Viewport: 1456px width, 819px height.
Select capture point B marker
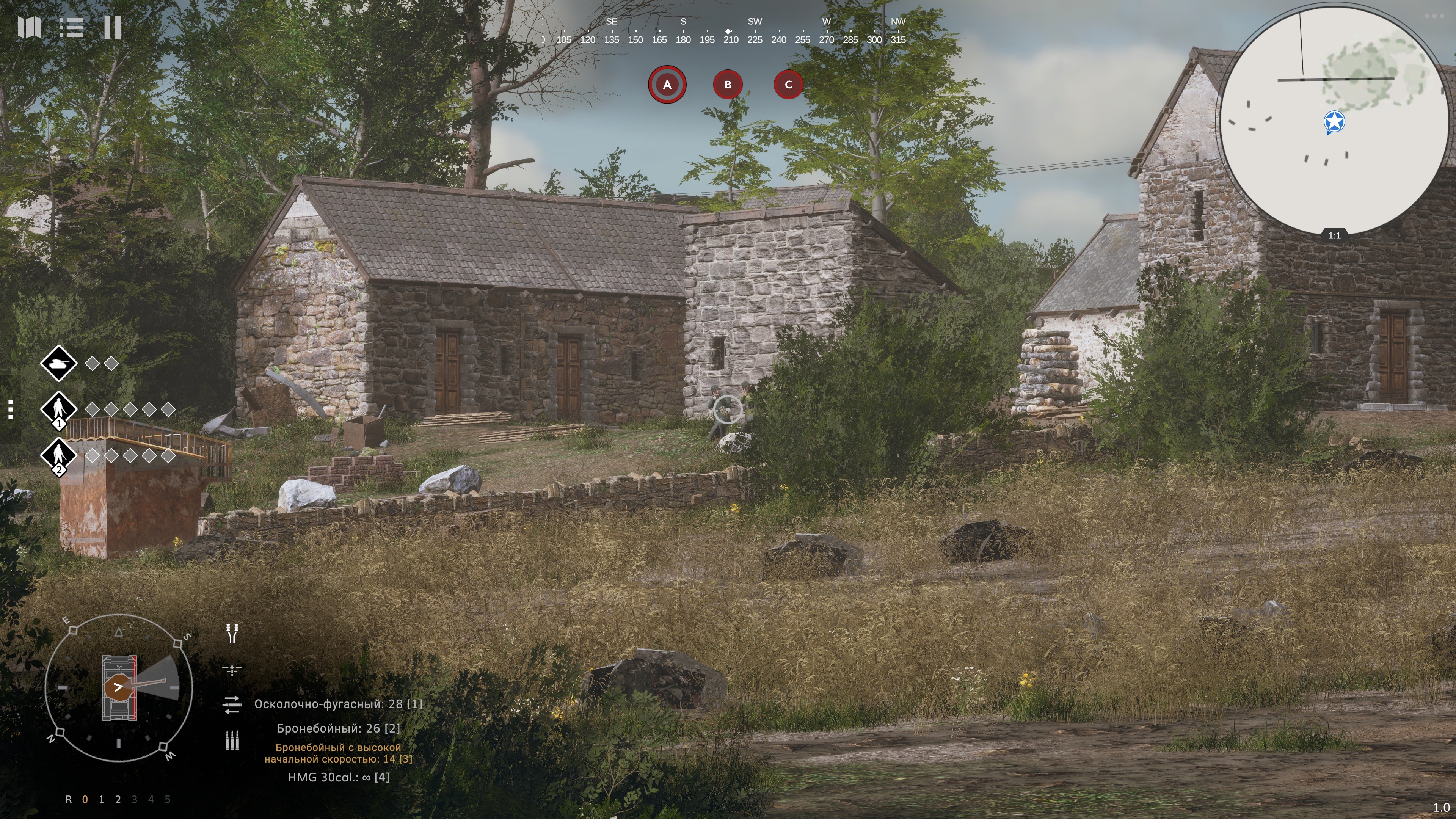(x=728, y=85)
